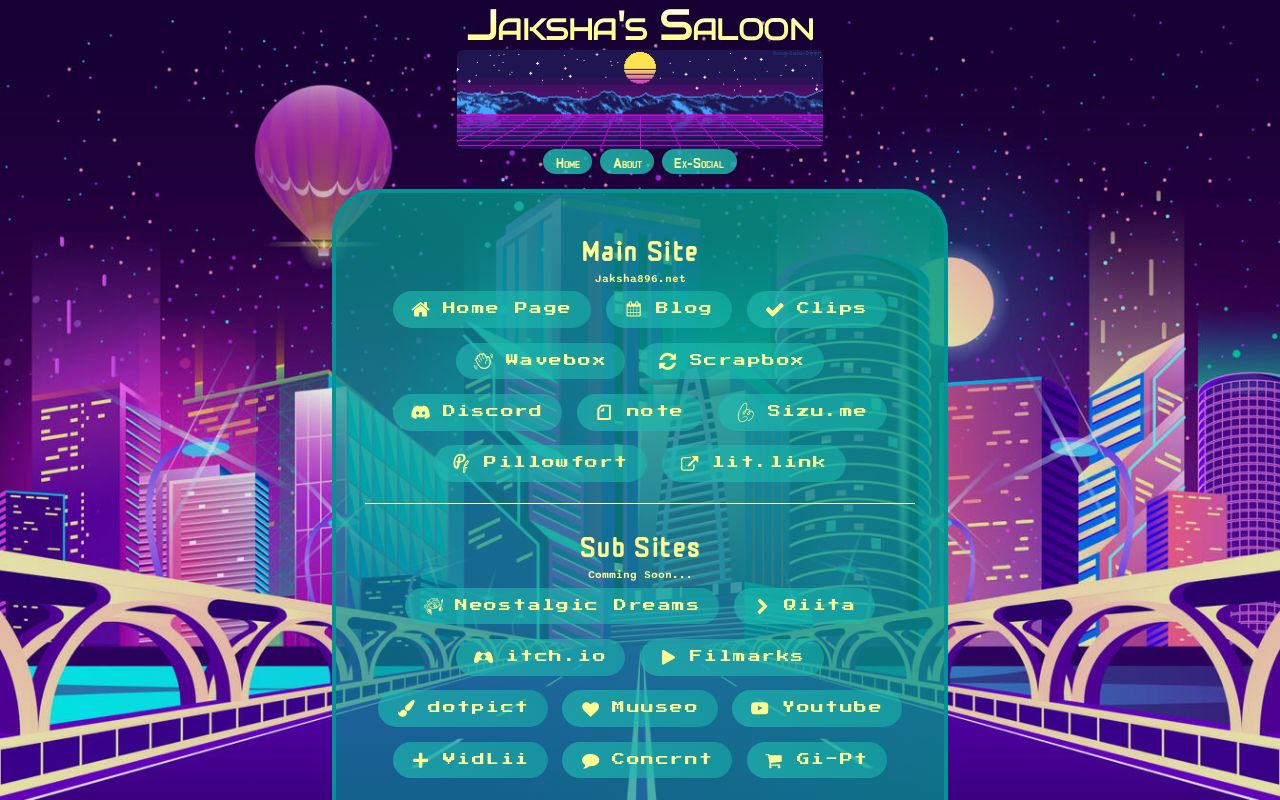Click the heart icon on Muuseo
The height and width of the screenshot is (800, 1280).
pyautogui.click(x=590, y=707)
